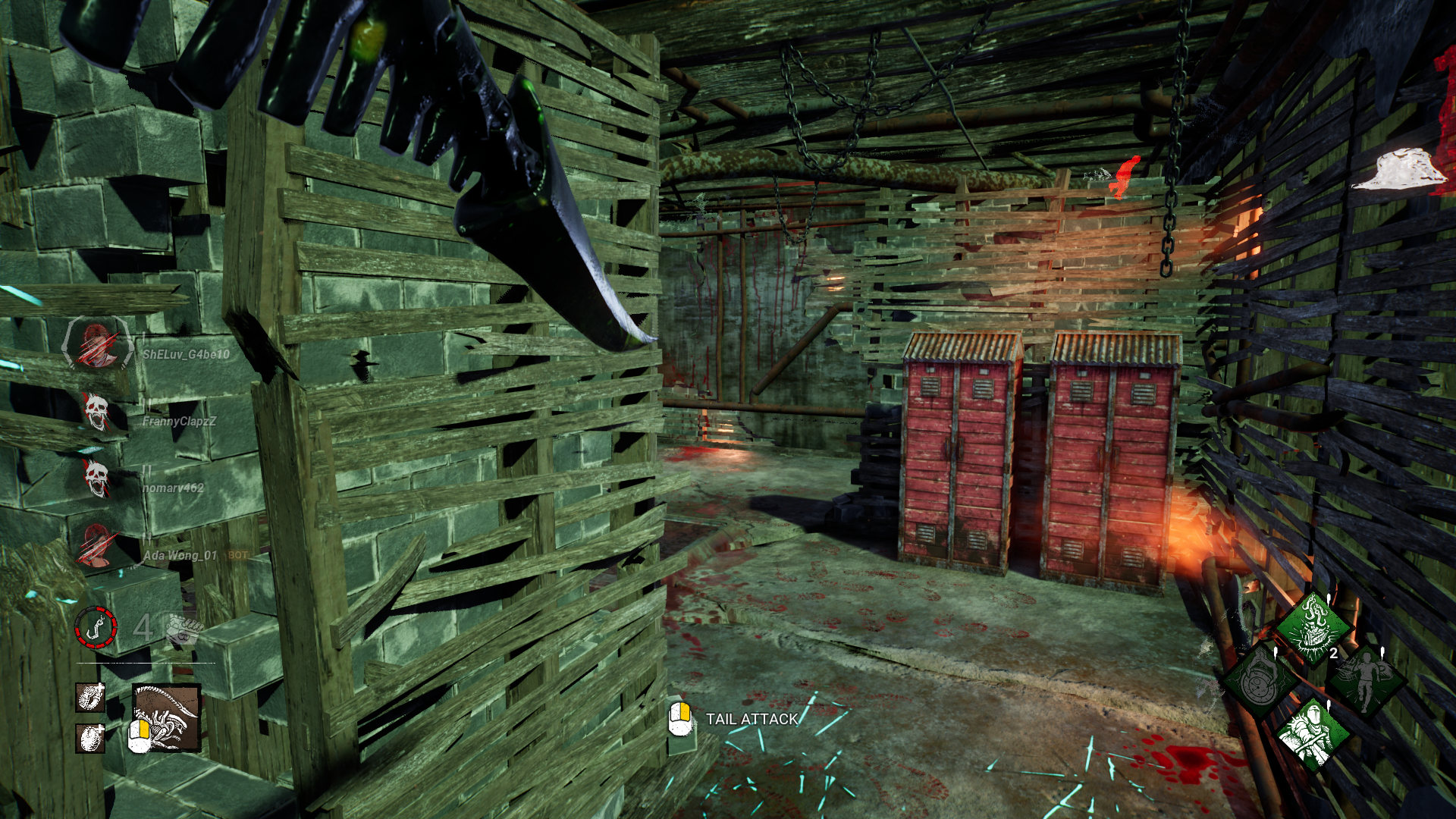The height and width of the screenshot is (819, 1456).
Task: Click the hook counter ring icon
Action: pyautogui.click(x=96, y=628)
